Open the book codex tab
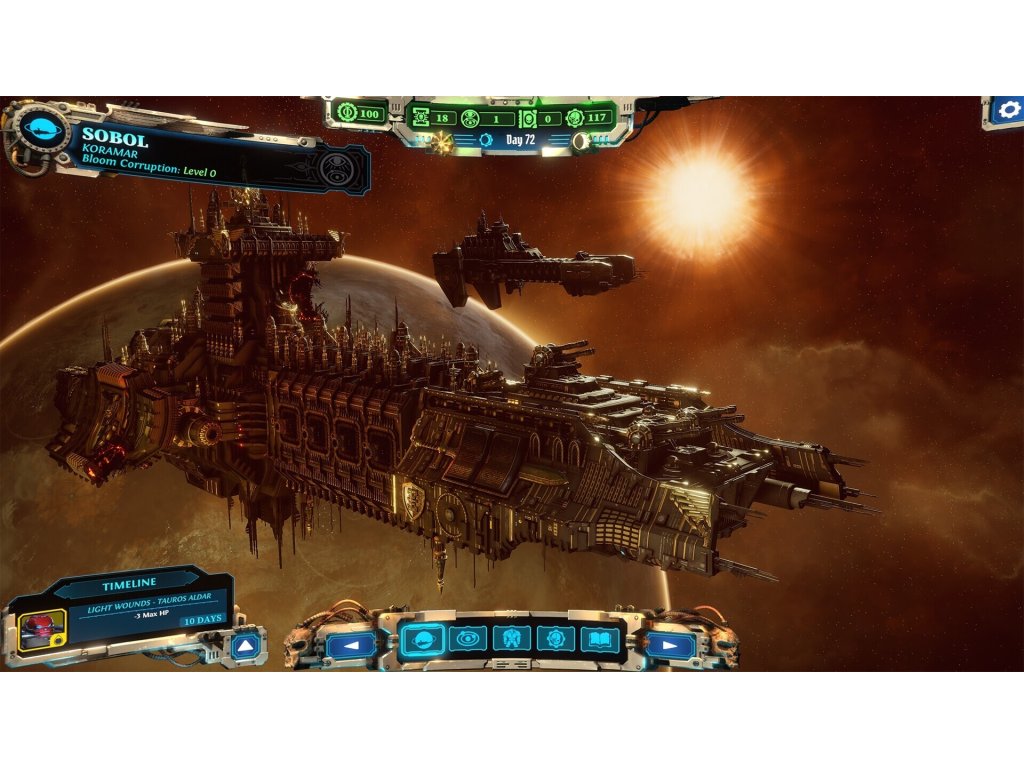 click(600, 639)
